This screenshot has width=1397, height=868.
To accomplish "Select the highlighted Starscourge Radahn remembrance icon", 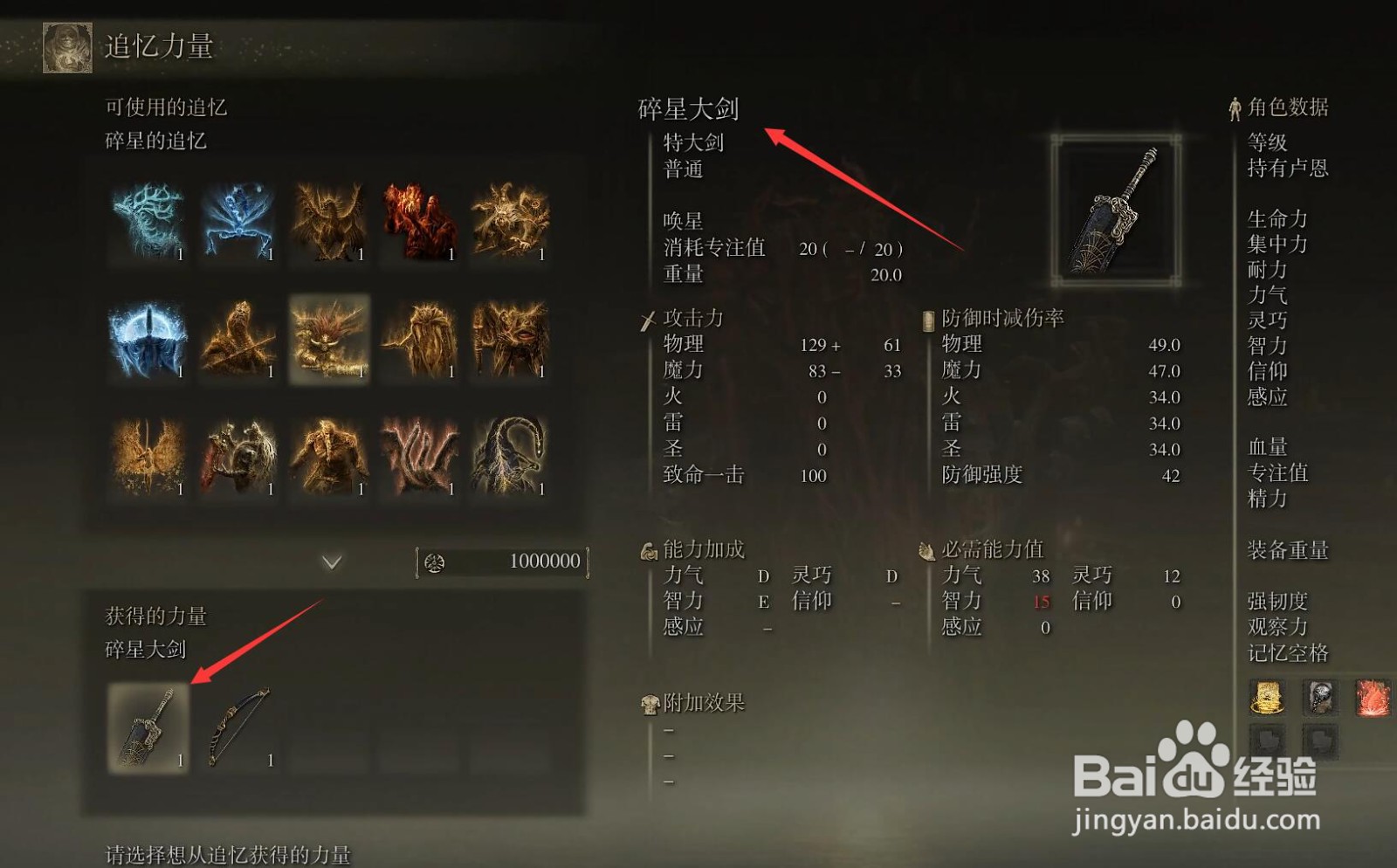I will [331, 342].
